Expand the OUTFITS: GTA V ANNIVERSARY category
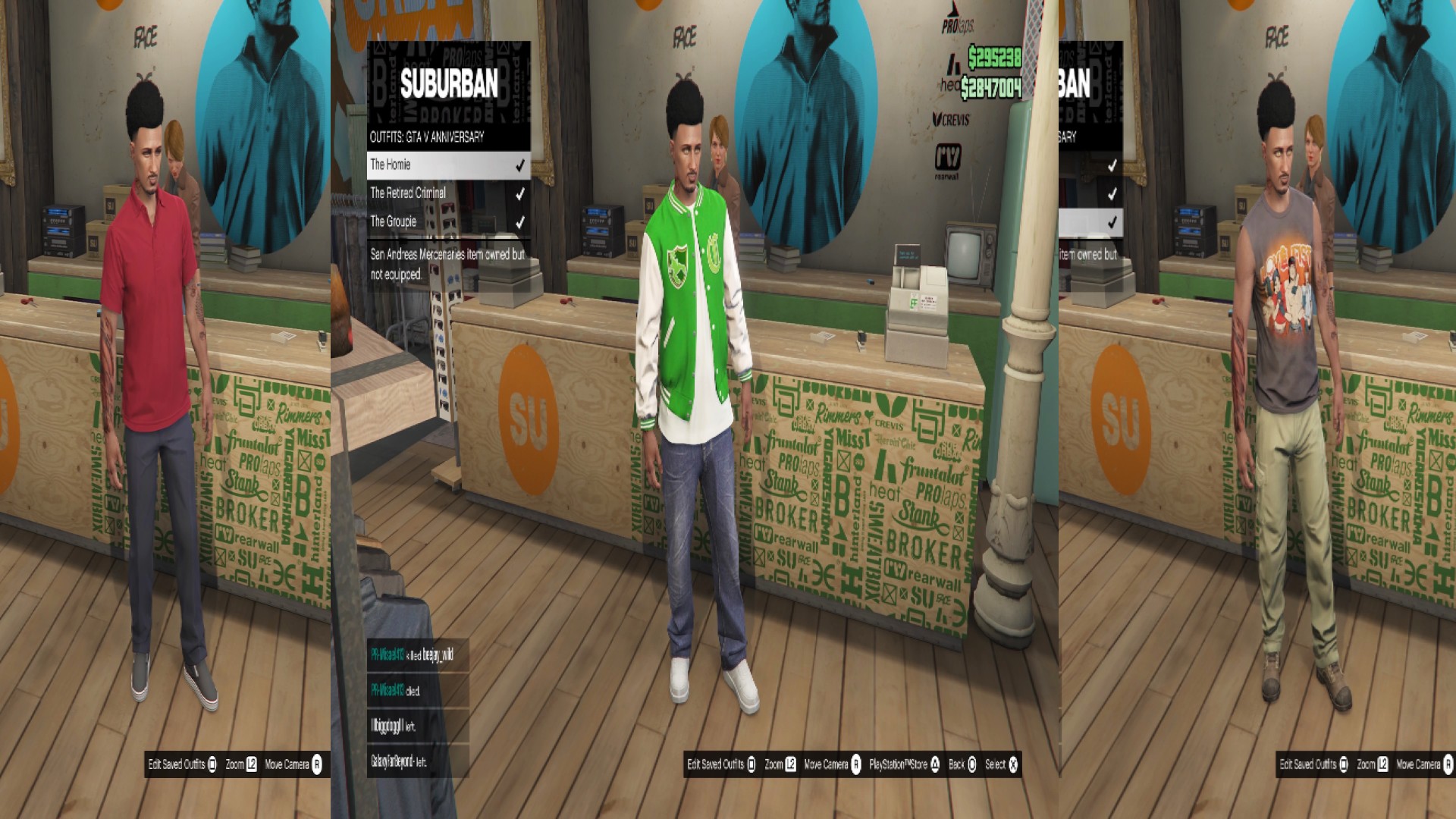 point(427,137)
